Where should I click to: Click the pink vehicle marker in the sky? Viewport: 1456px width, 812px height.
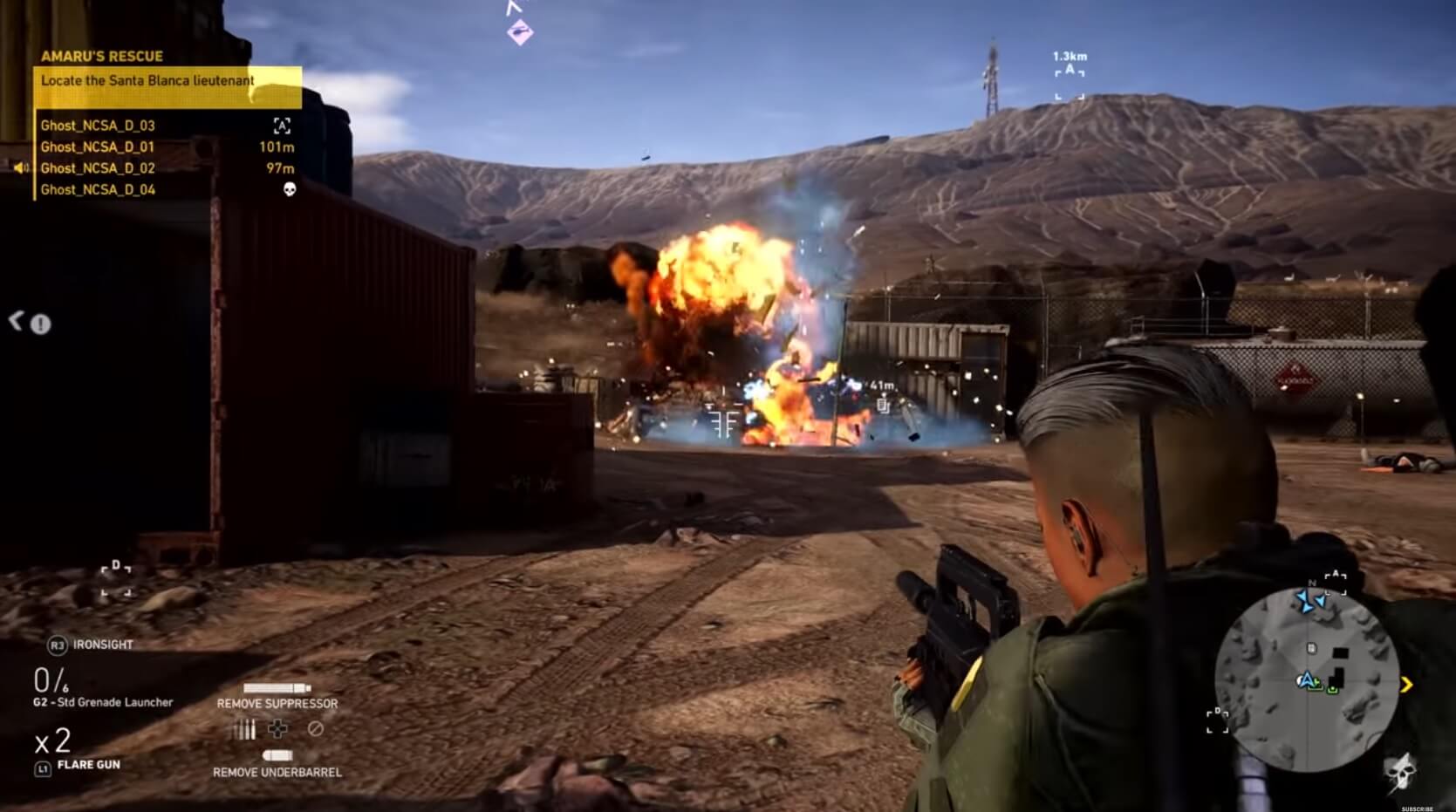pyautogui.click(x=520, y=33)
